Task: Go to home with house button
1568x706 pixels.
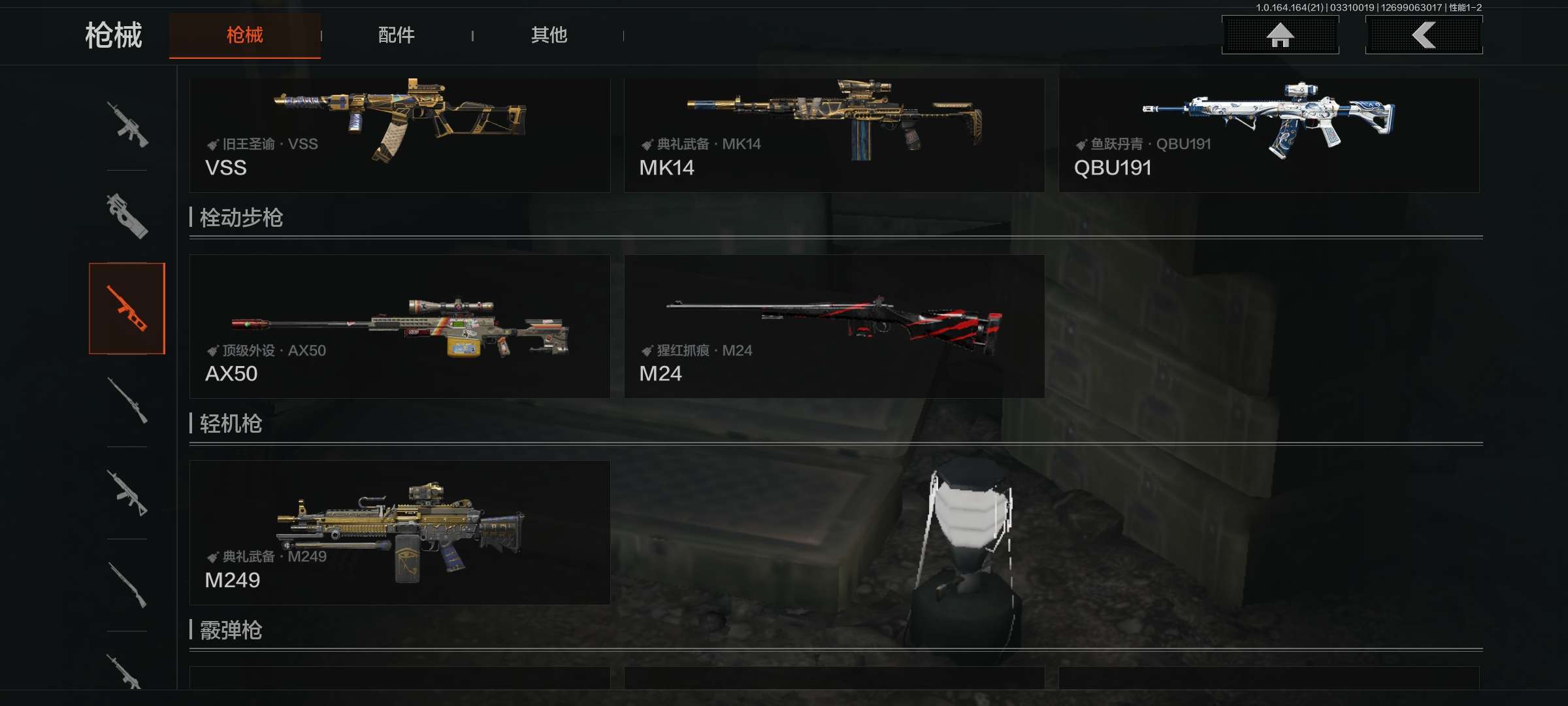Action: click(x=1280, y=35)
